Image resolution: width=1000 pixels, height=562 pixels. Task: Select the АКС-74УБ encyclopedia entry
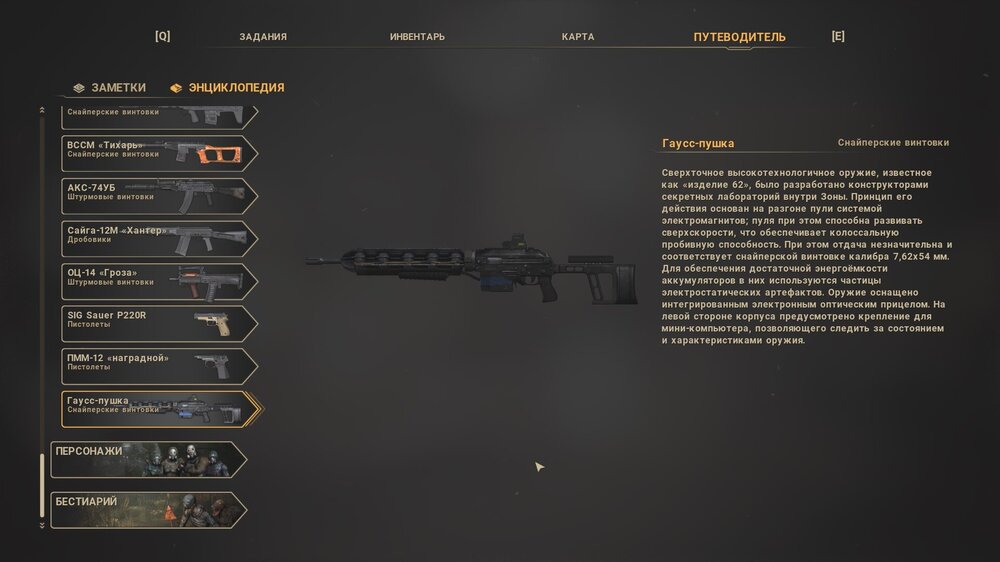pos(155,196)
